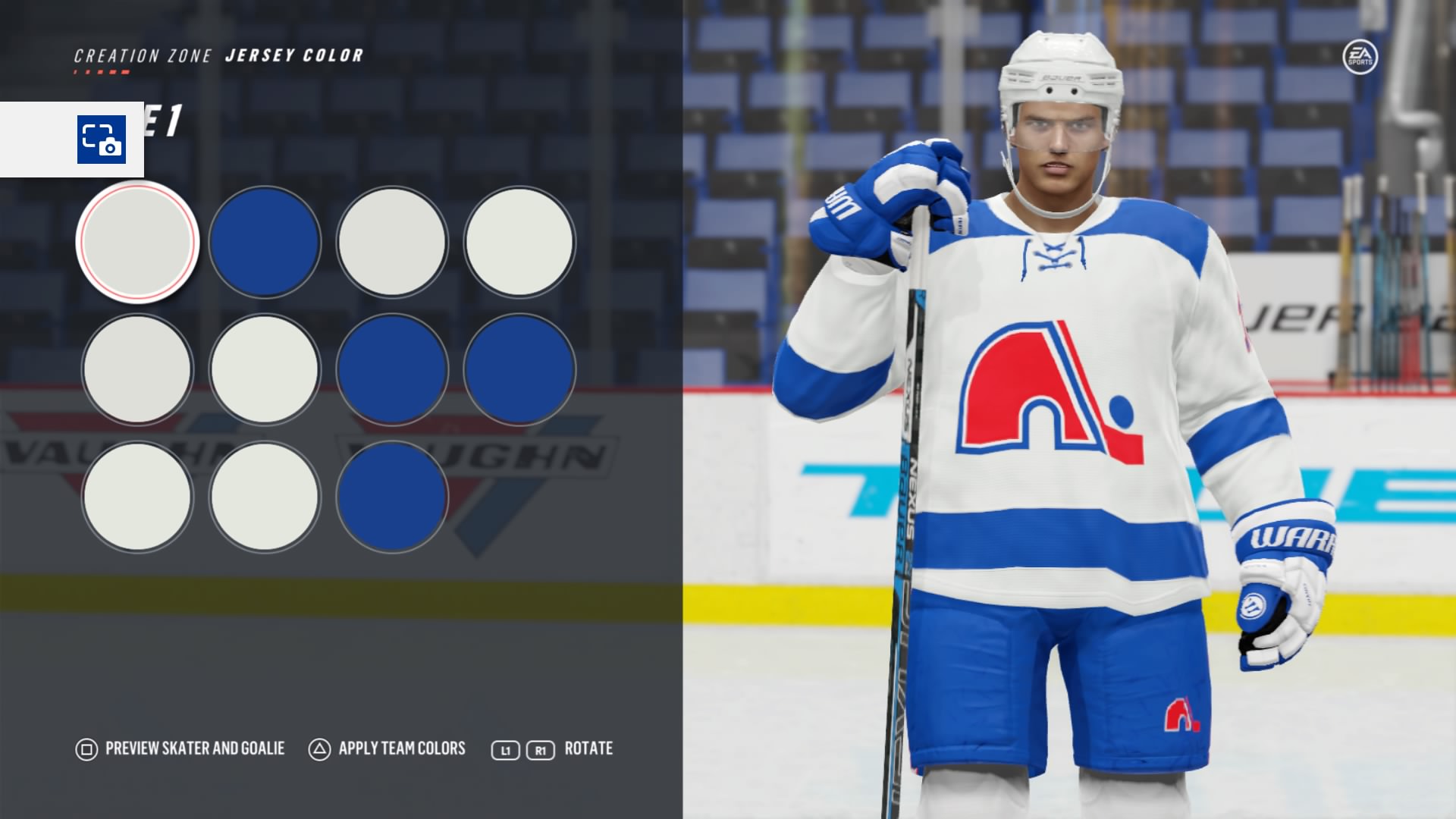The width and height of the screenshot is (1456, 819).
Task: Select the blue swatch in the top row
Action: [x=265, y=243]
